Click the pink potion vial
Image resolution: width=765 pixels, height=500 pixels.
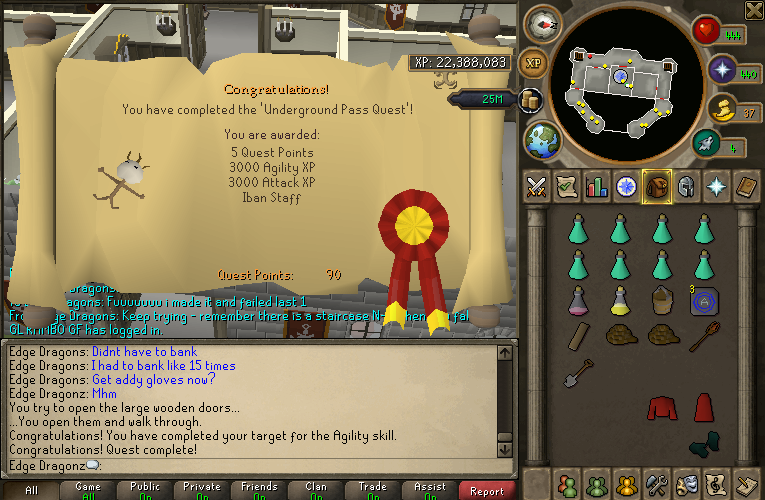pos(577,298)
